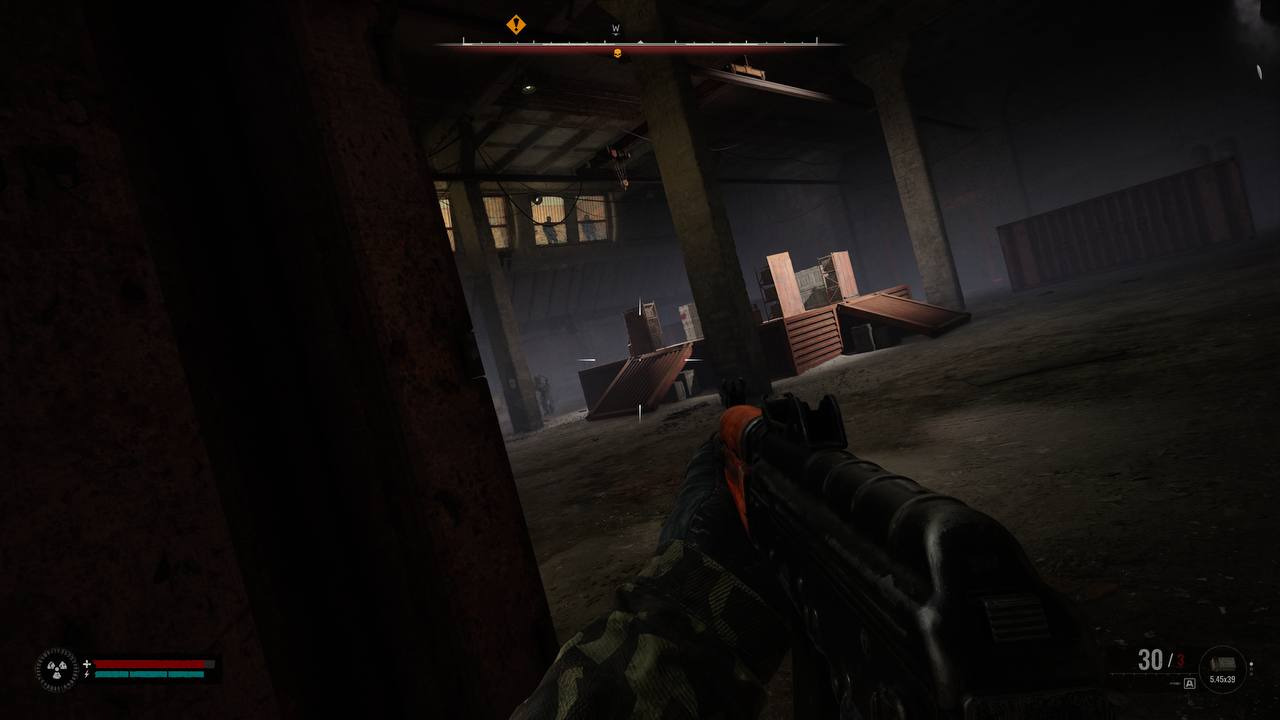Click the yellow objective marker on the compass

tap(516, 26)
